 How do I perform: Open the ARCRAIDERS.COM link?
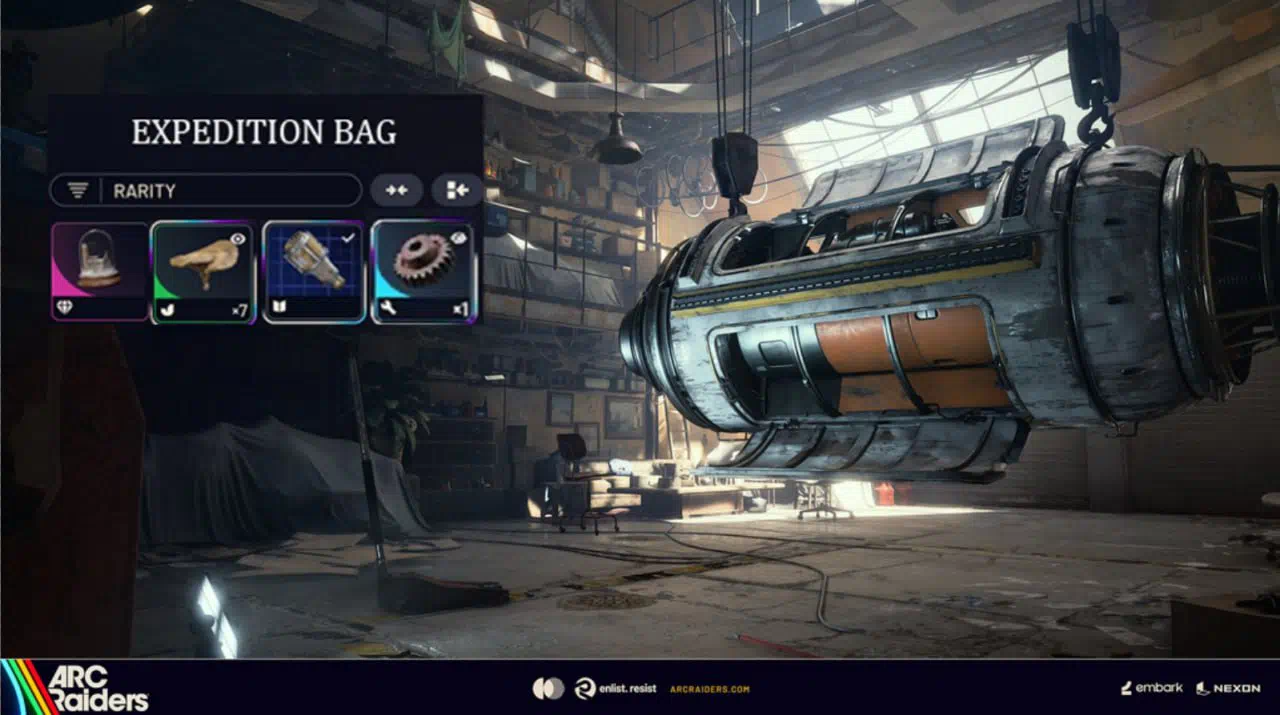(708, 688)
